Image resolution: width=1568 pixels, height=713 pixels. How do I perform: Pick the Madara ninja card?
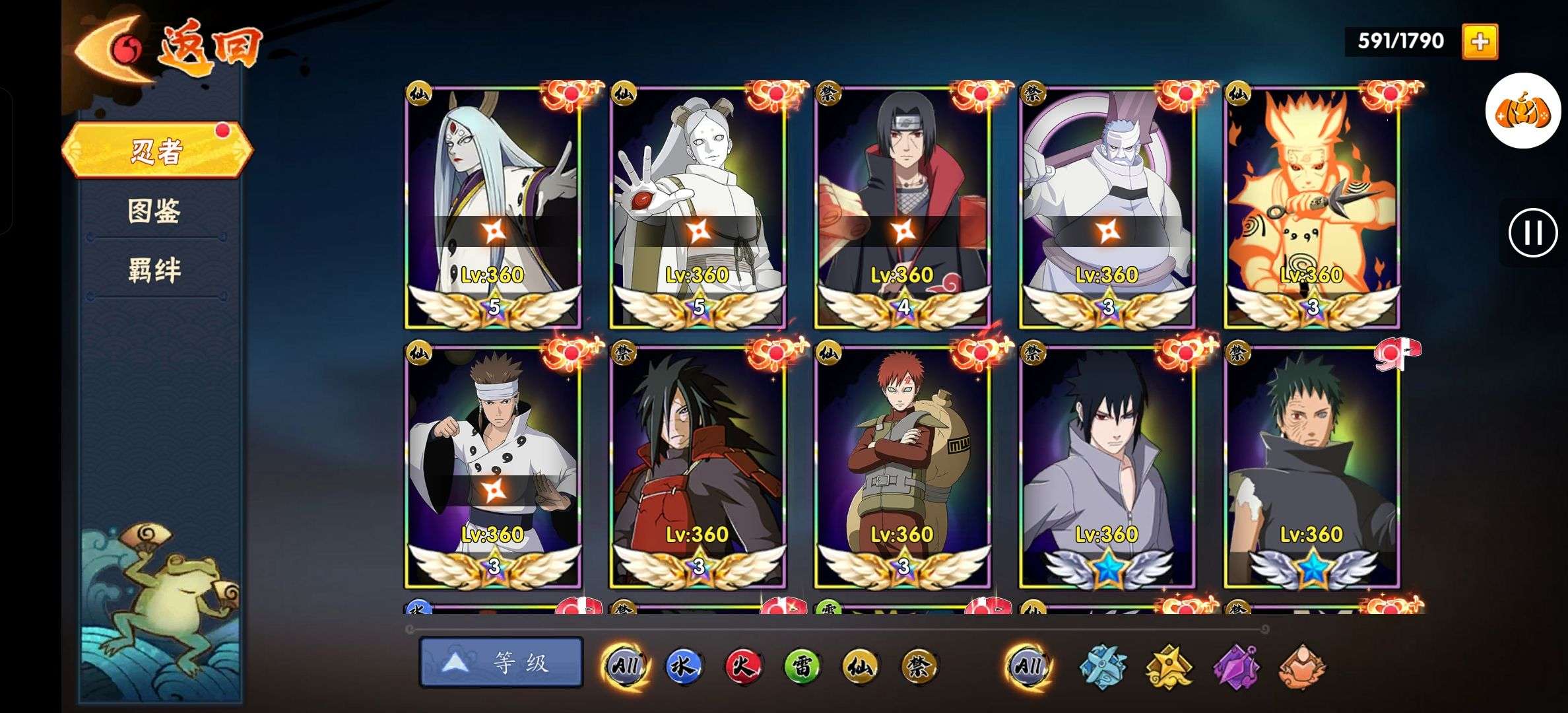click(x=698, y=467)
